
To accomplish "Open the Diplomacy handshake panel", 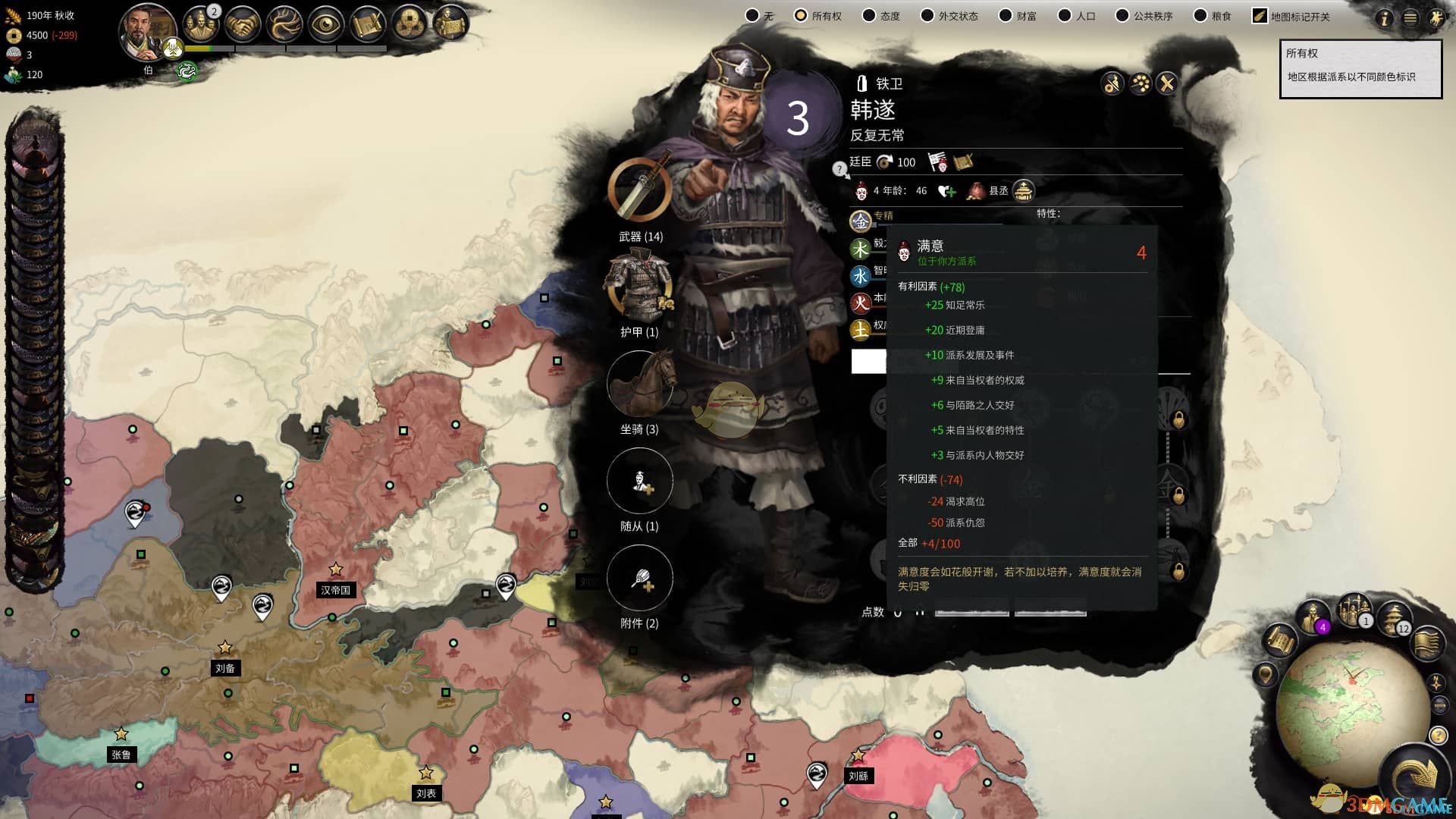I will [x=243, y=23].
